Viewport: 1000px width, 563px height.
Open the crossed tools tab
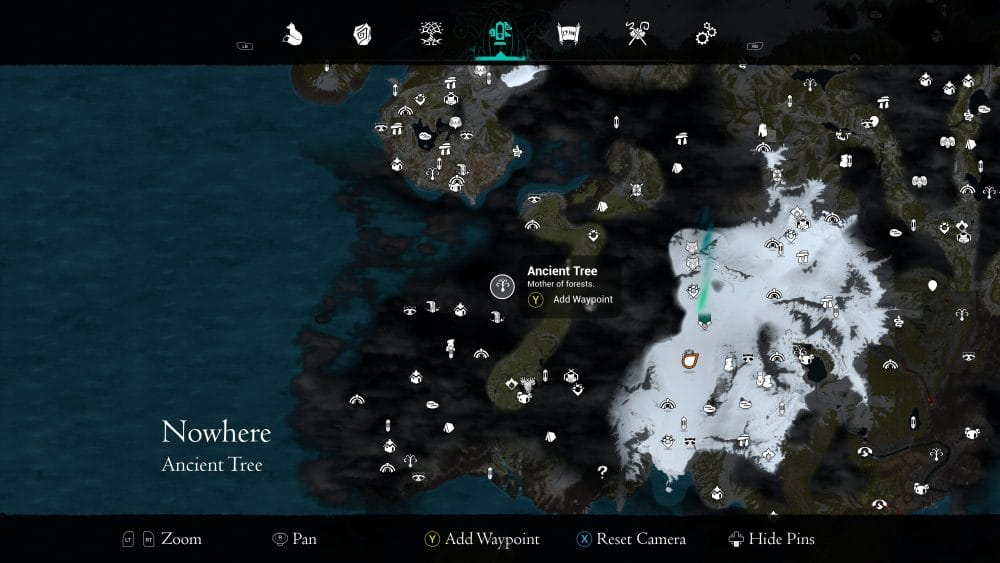coord(637,35)
